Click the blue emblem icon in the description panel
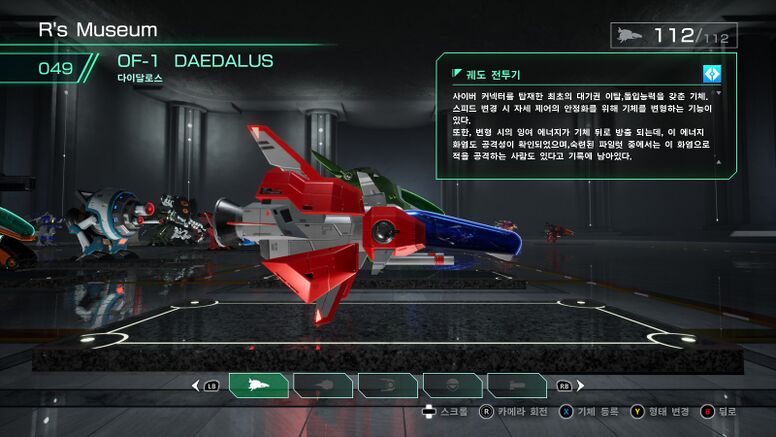This screenshot has height=437, width=776. pos(711,73)
